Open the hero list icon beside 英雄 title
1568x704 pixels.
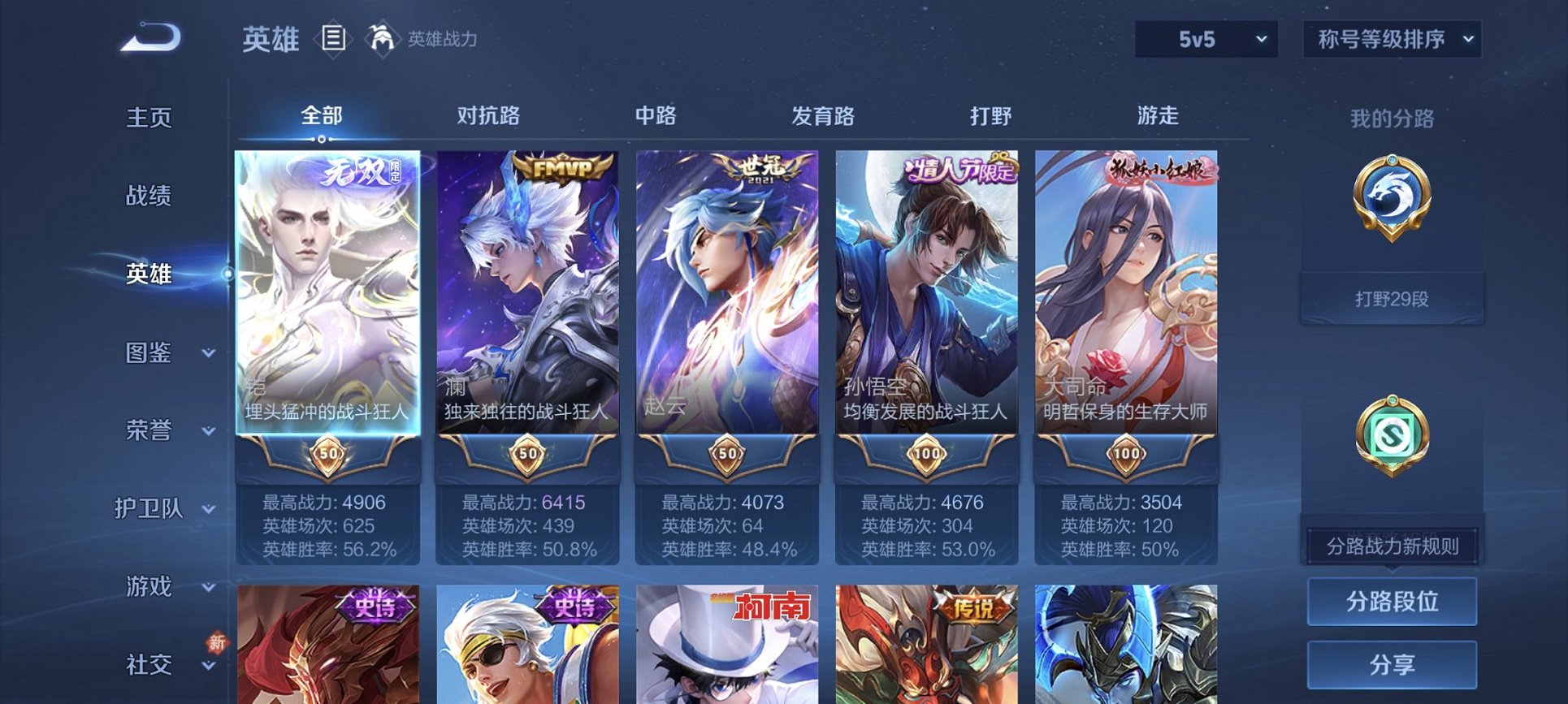333,37
